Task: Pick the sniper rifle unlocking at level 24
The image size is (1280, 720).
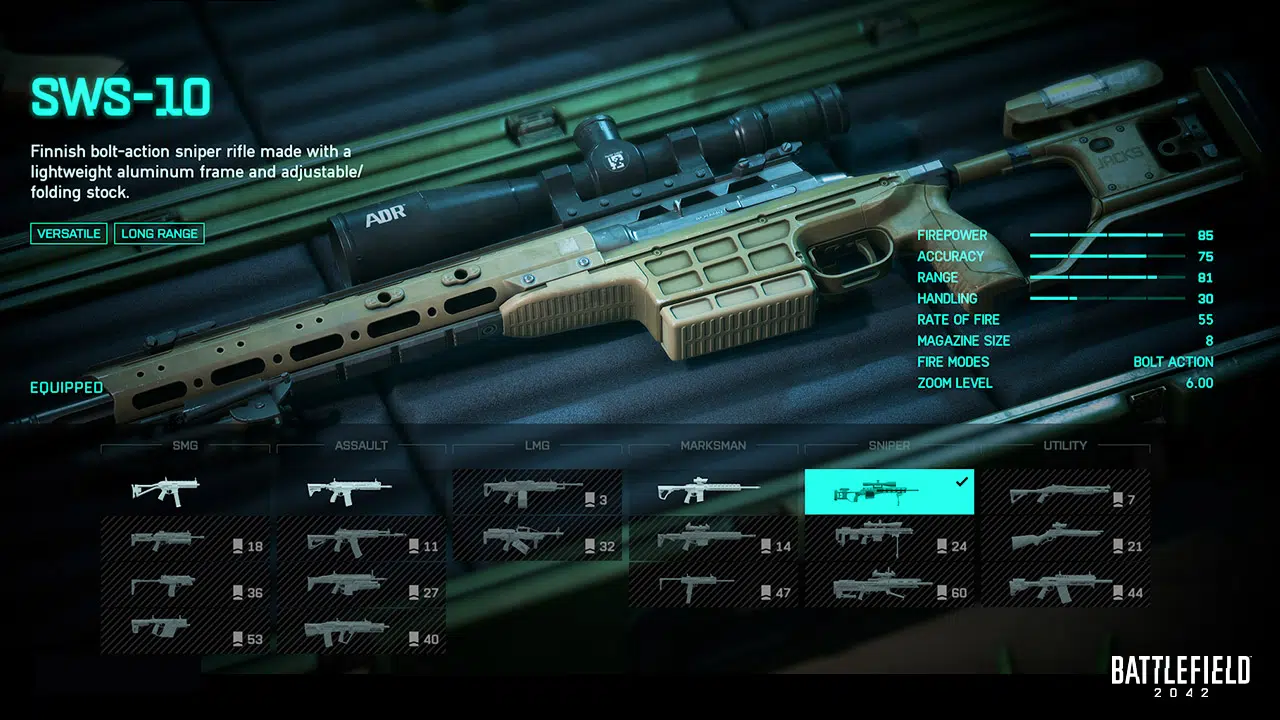Action: (x=889, y=540)
